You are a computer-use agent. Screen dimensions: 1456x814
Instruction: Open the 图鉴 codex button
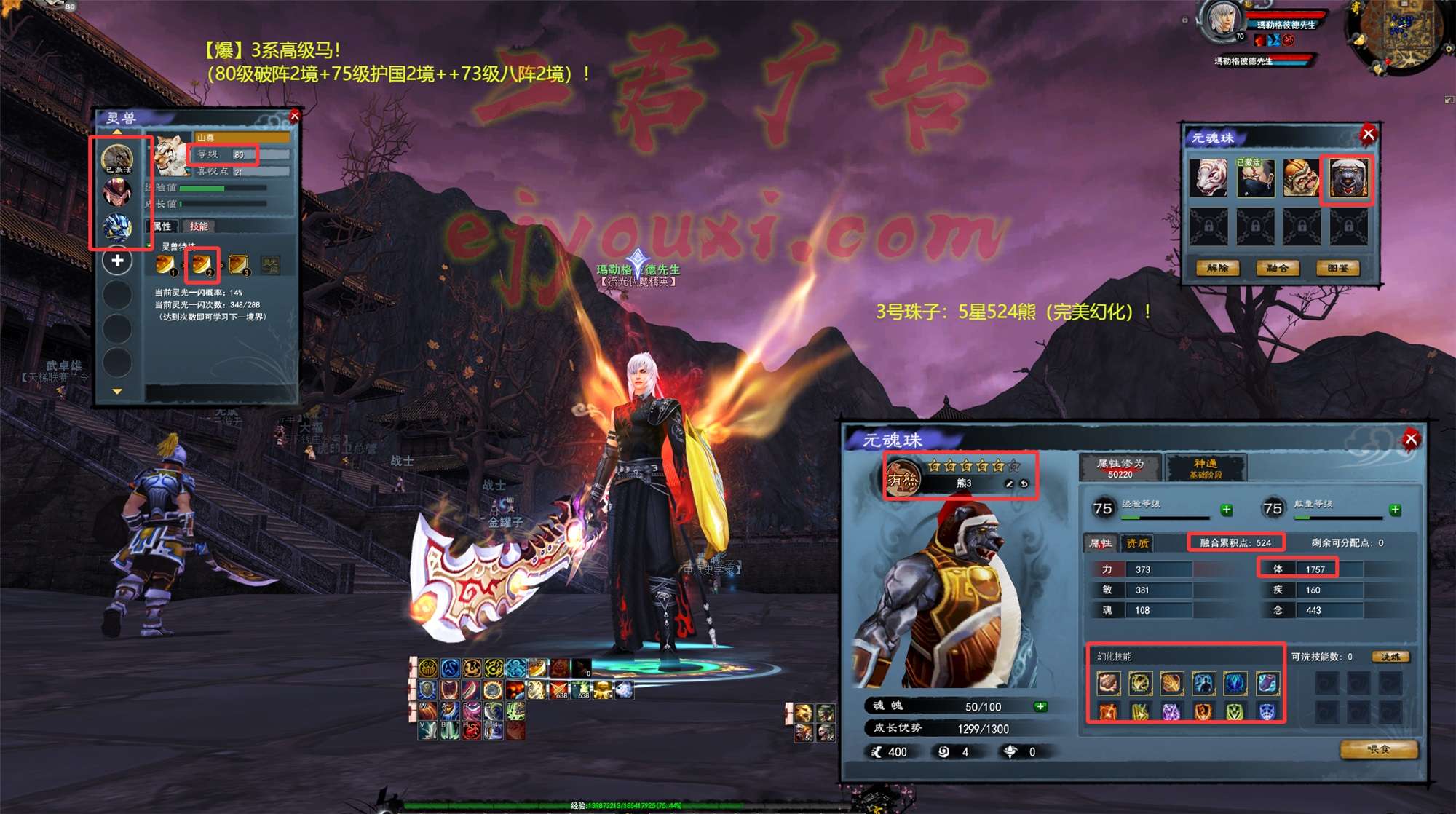[1338, 269]
